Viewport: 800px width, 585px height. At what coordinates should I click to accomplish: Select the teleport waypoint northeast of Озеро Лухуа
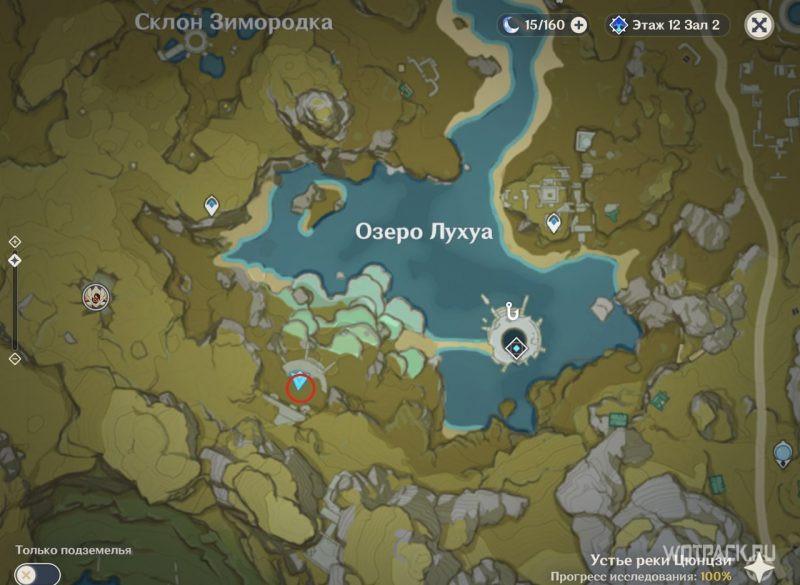click(x=553, y=223)
